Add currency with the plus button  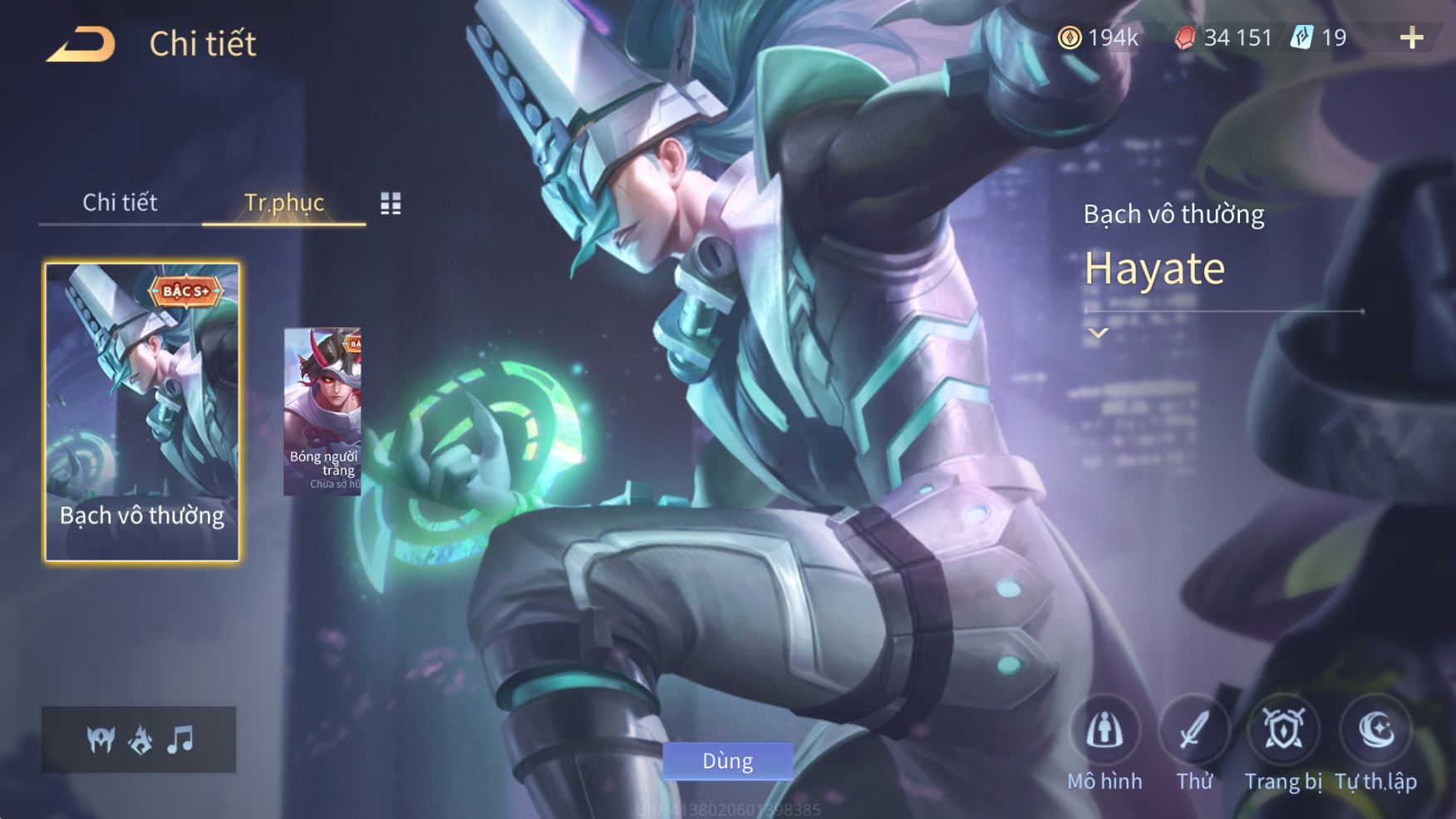(x=1411, y=37)
